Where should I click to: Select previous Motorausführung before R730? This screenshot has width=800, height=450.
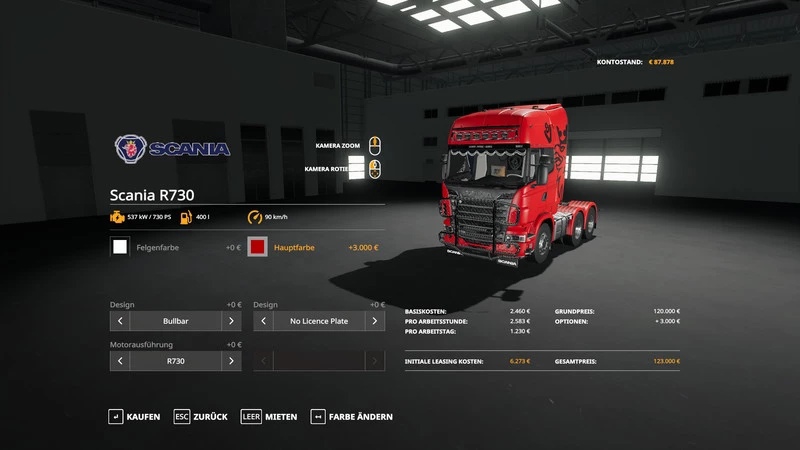120,361
